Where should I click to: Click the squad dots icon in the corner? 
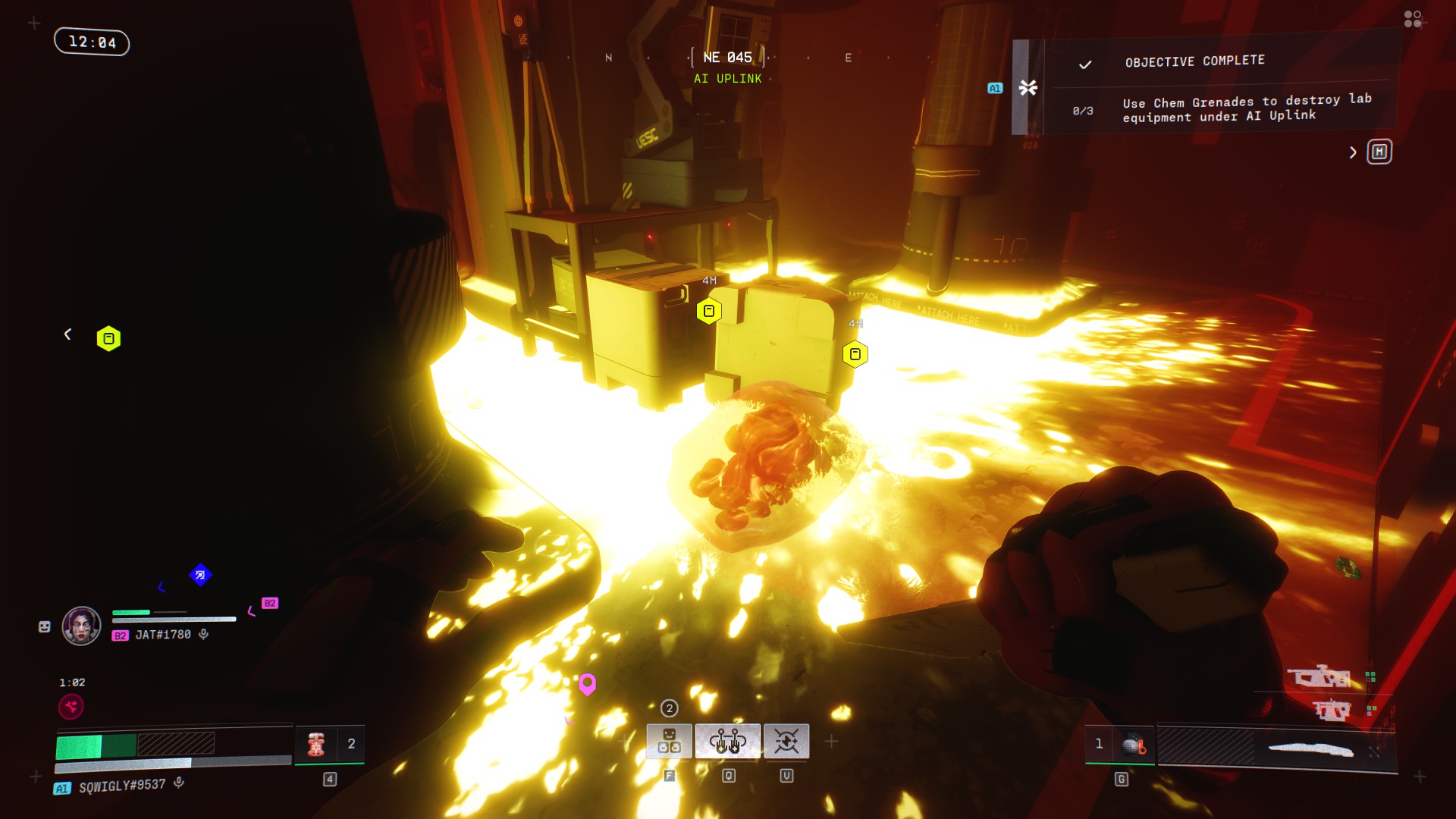(1413, 19)
